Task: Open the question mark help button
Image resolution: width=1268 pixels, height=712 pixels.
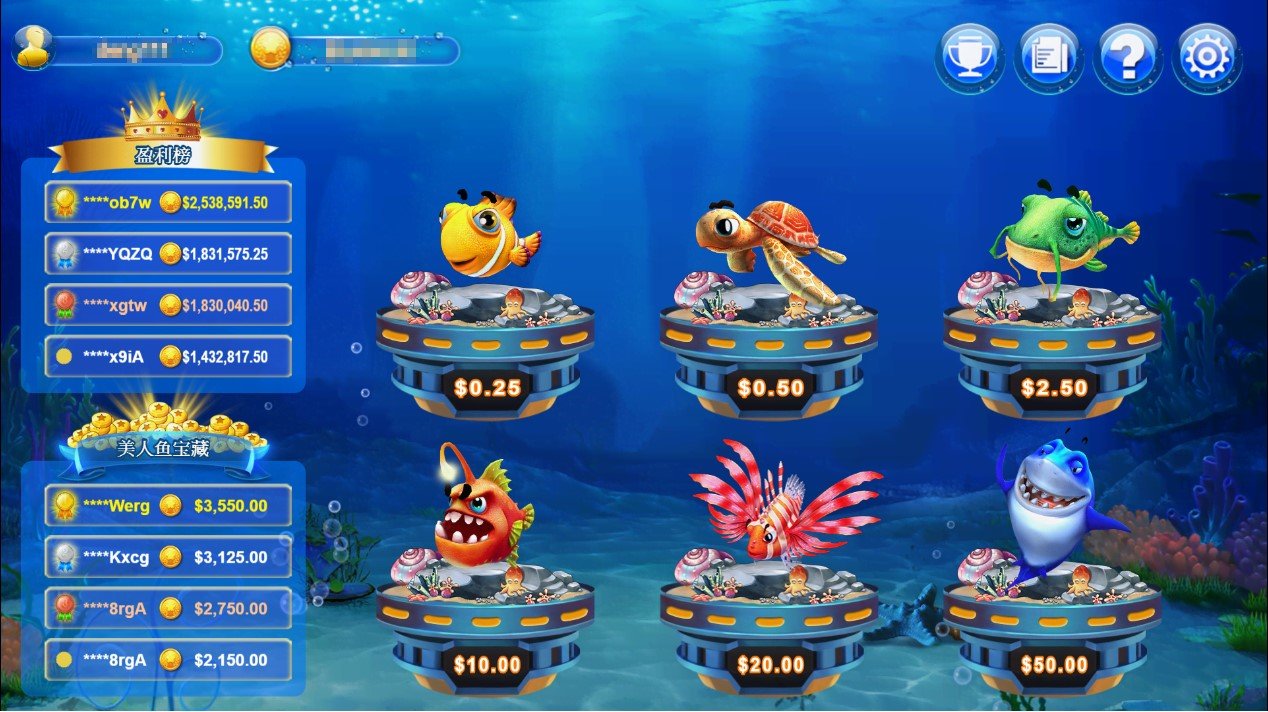Action: click(1127, 57)
